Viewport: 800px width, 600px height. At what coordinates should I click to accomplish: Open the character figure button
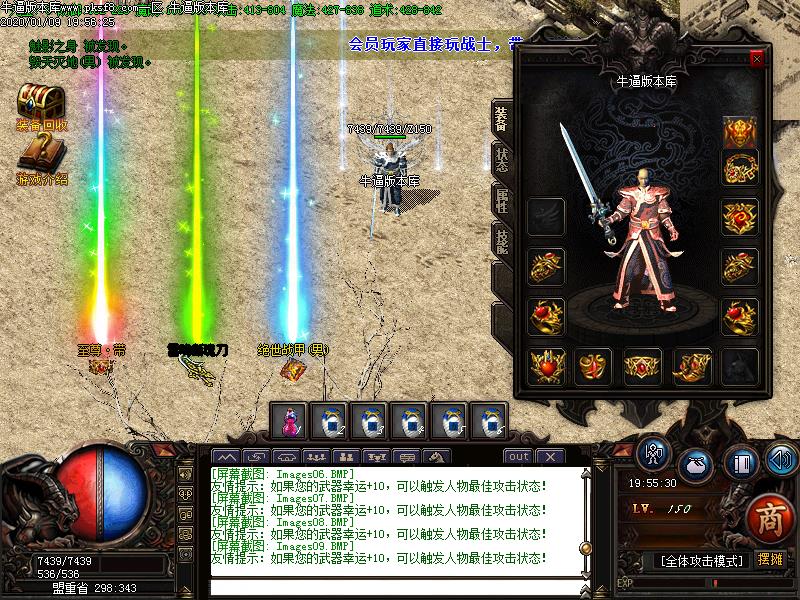[654, 455]
